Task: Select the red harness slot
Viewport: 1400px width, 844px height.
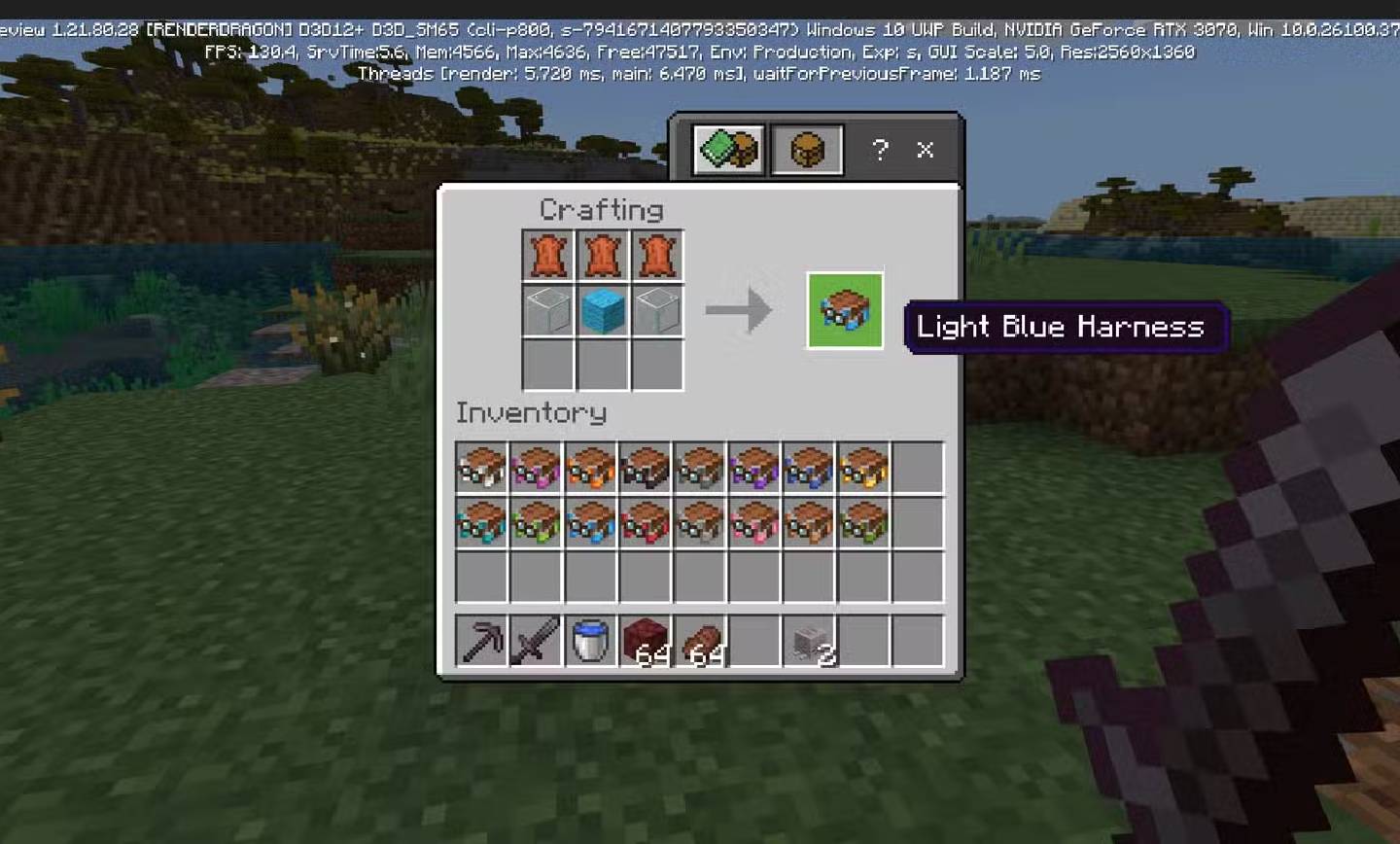Action: tap(646, 523)
